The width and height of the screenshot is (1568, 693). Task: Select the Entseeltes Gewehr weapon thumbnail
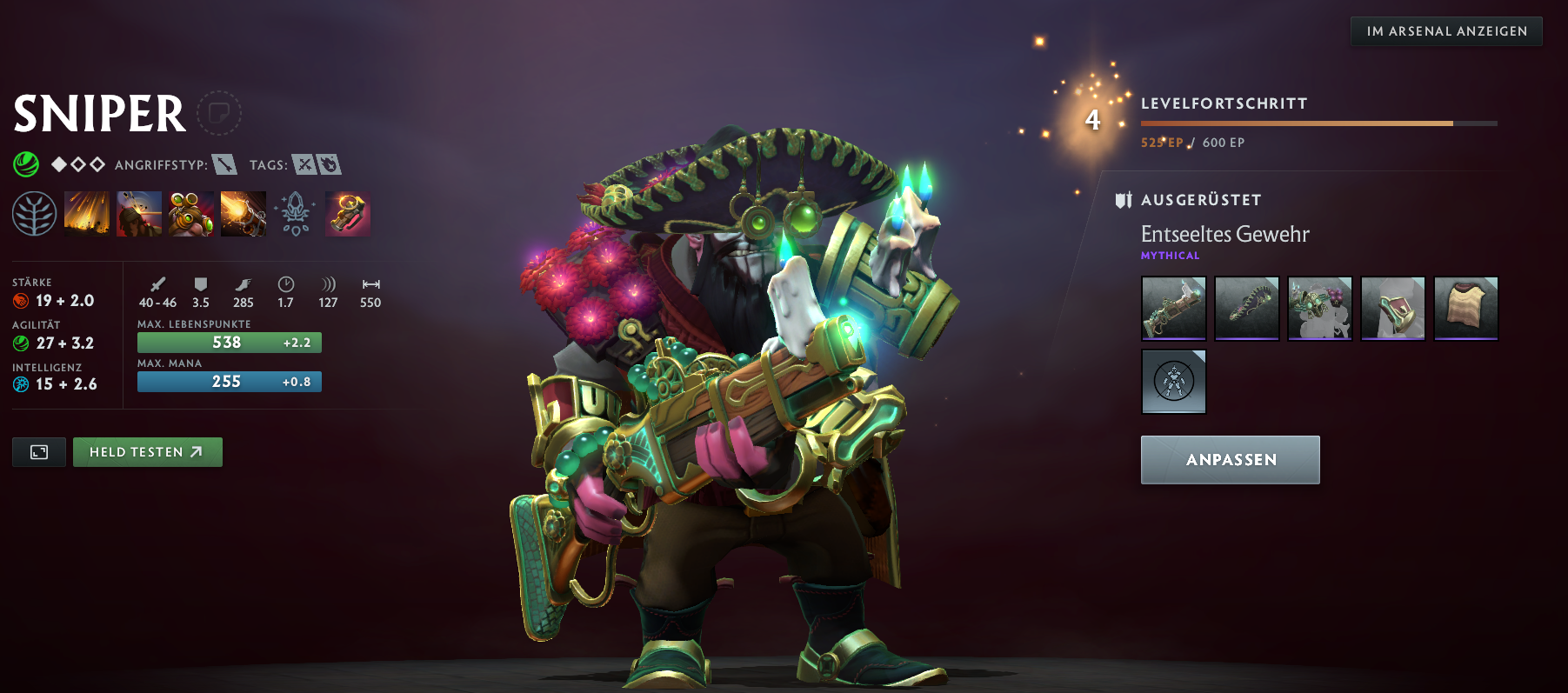(1173, 309)
